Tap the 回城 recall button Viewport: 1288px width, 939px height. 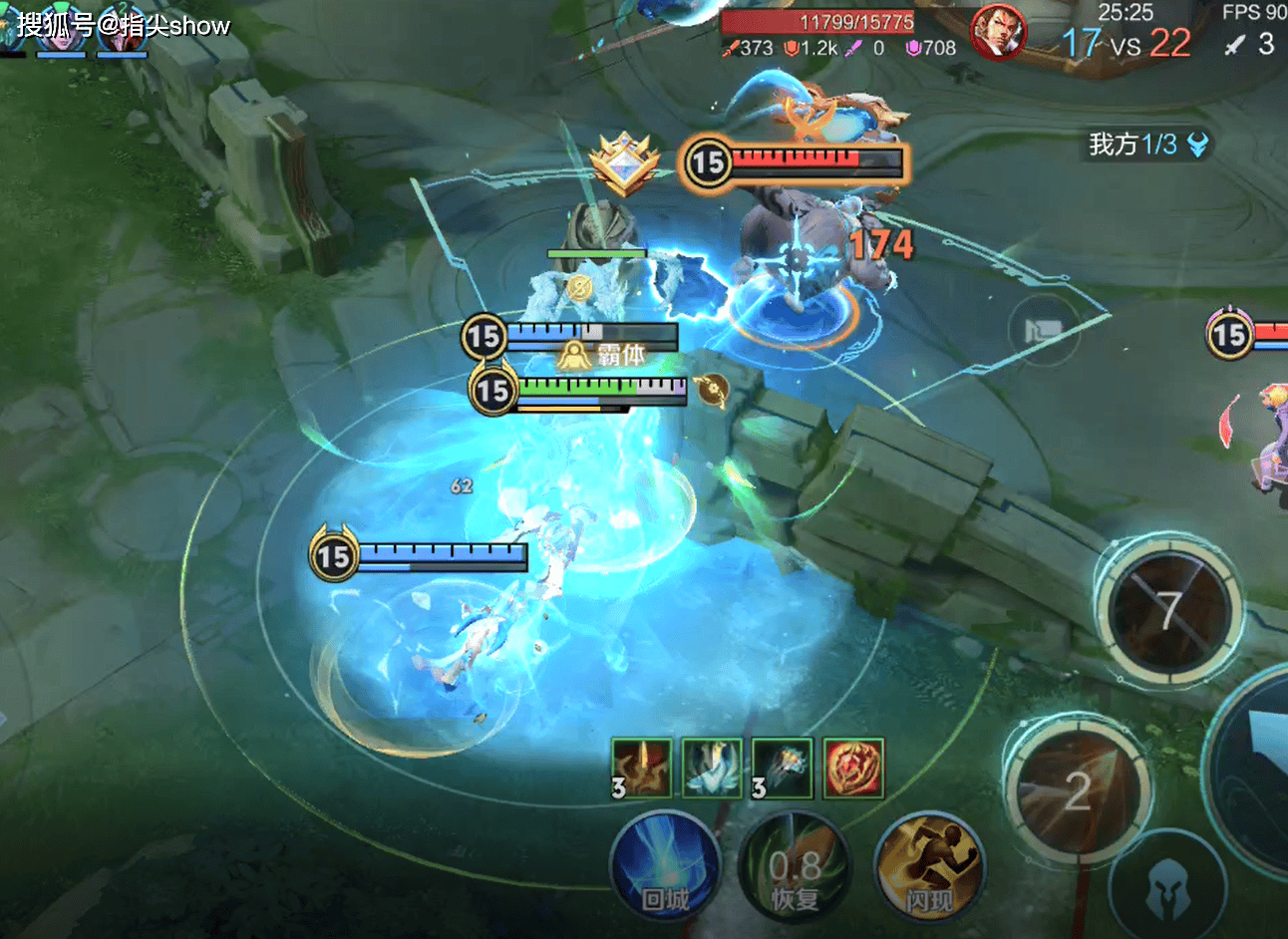(664, 867)
